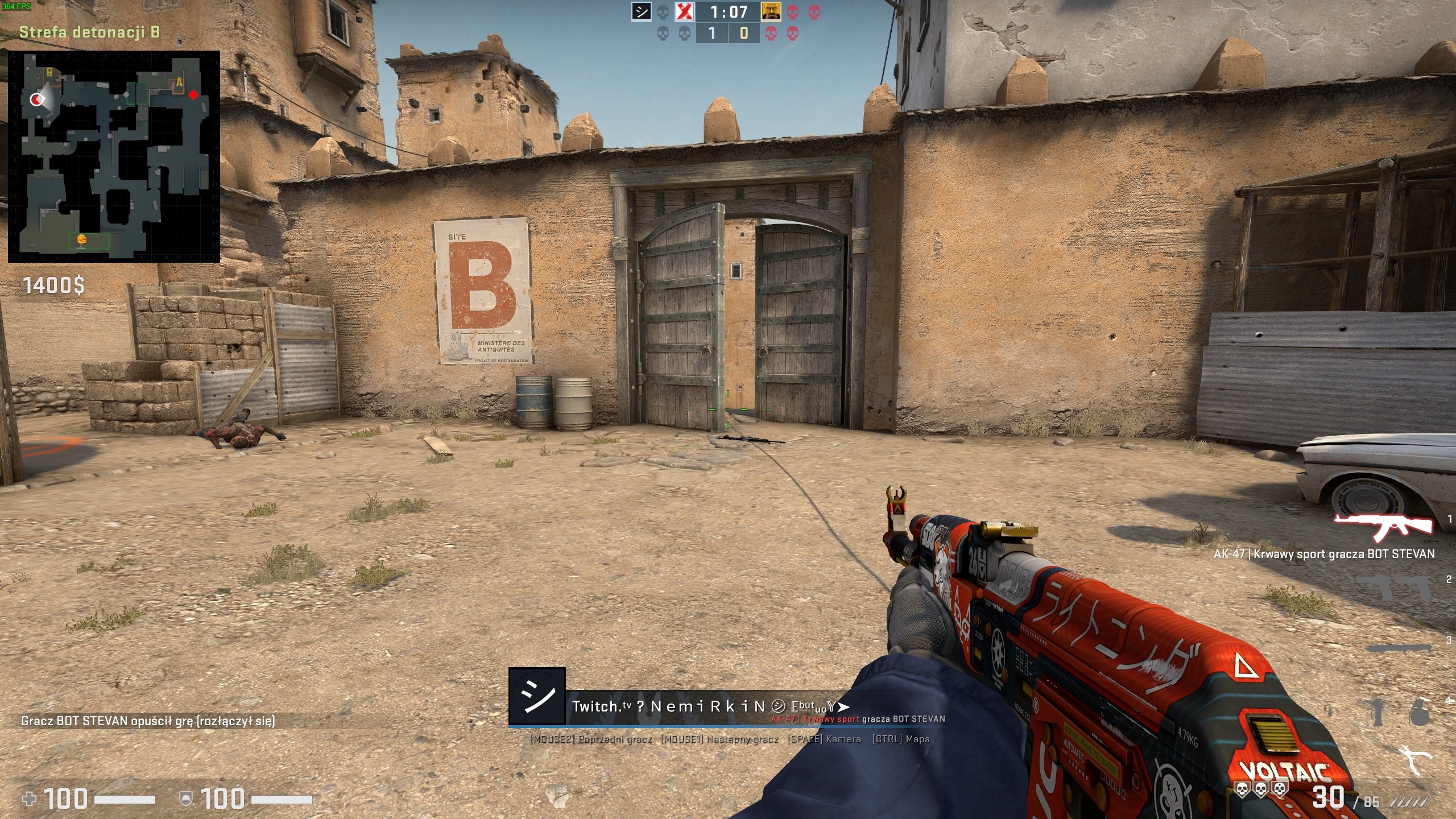Click the red bomb marker on minimap
Image resolution: width=1456 pixels, height=819 pixels.
click(194, 94)
